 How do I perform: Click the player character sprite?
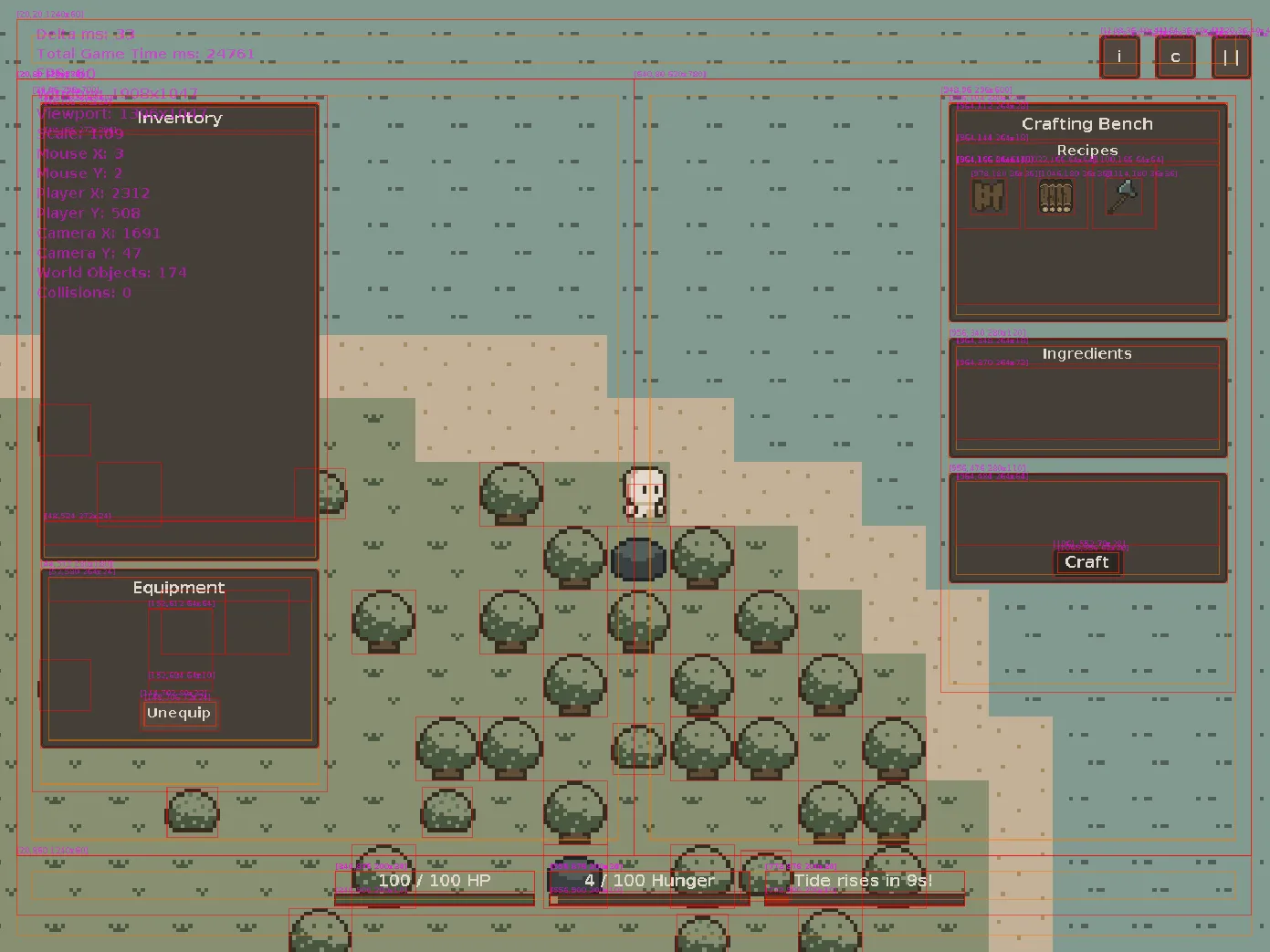point(644,491)
